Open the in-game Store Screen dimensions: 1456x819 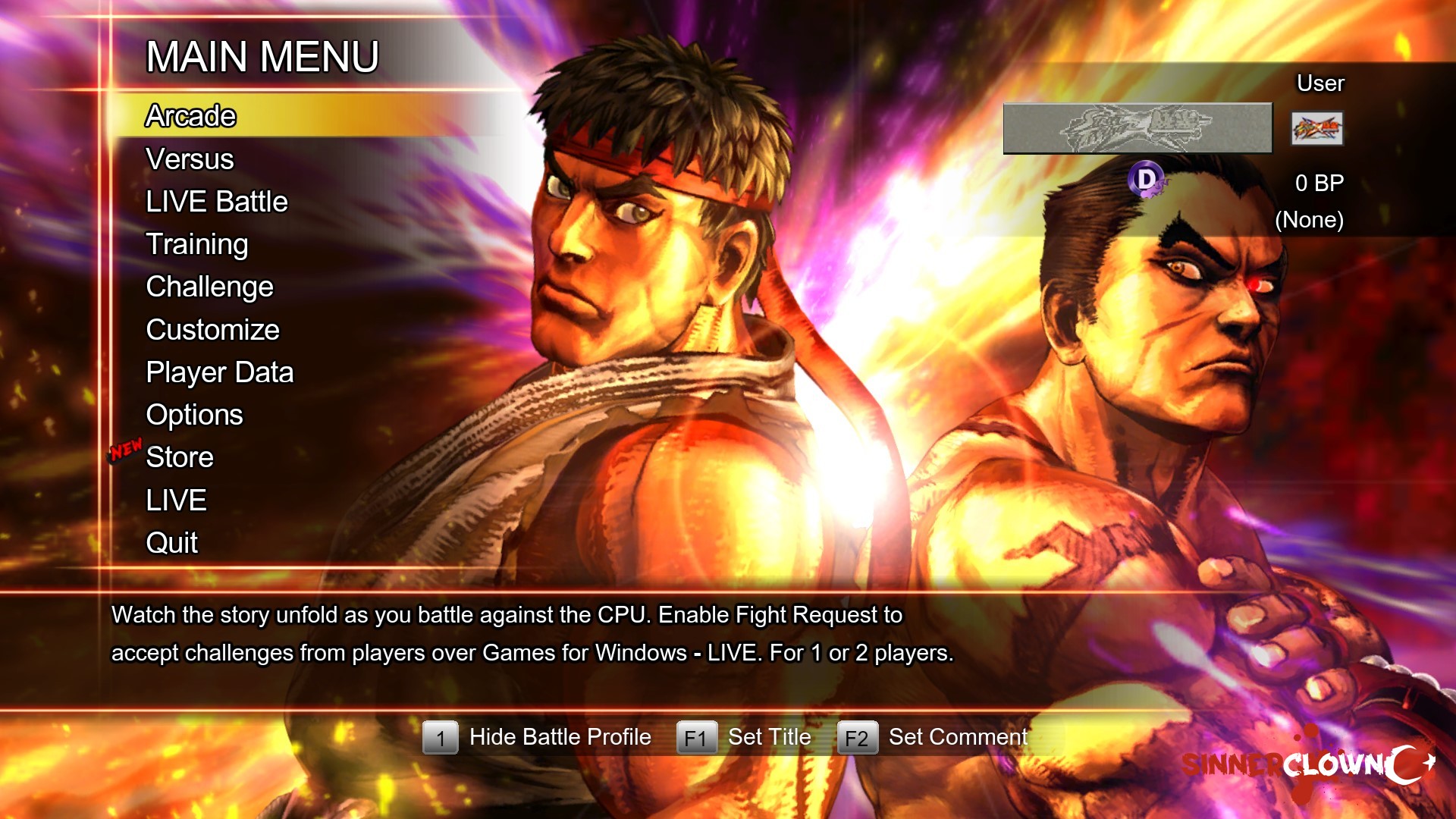pyautogui.click(x=178, y=457)
